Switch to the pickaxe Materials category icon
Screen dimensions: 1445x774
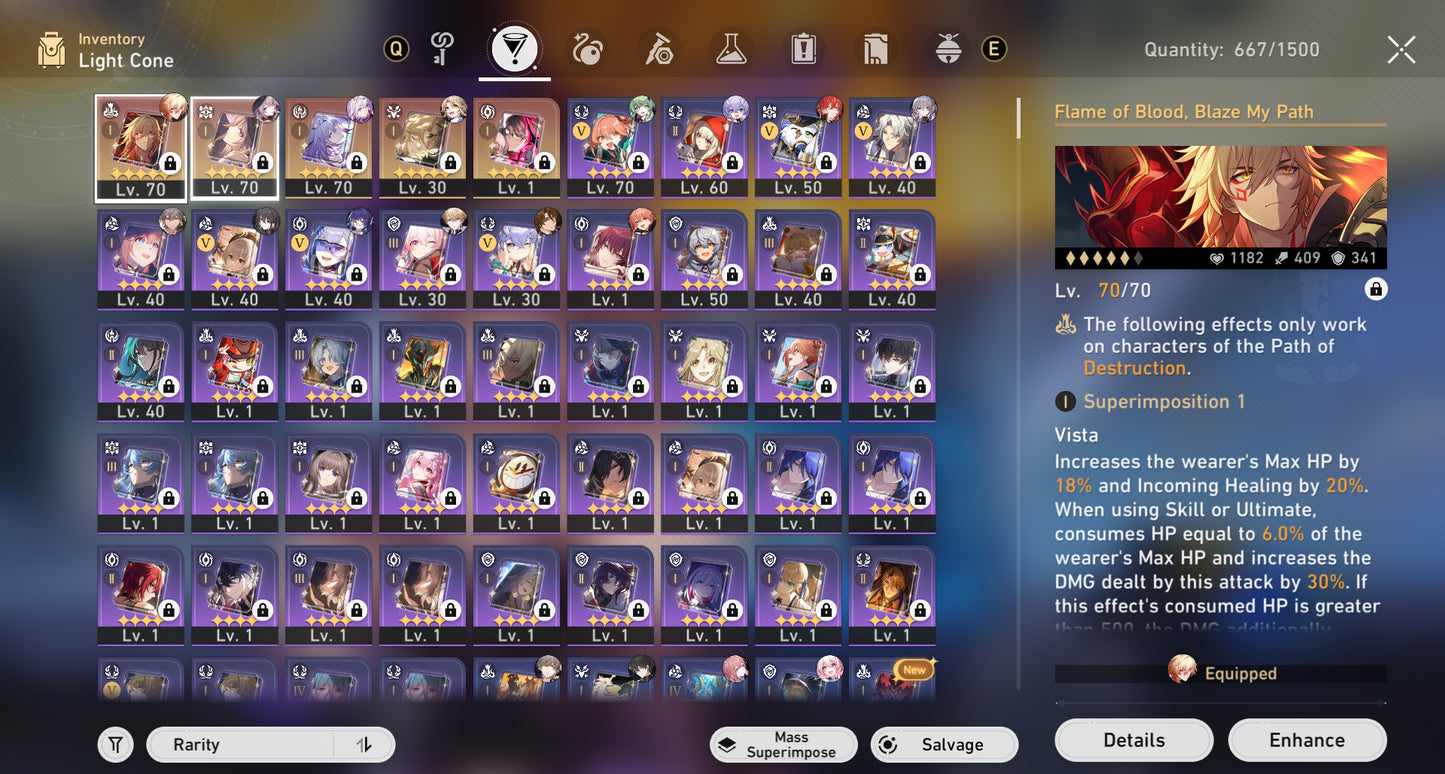pos(659,47)
